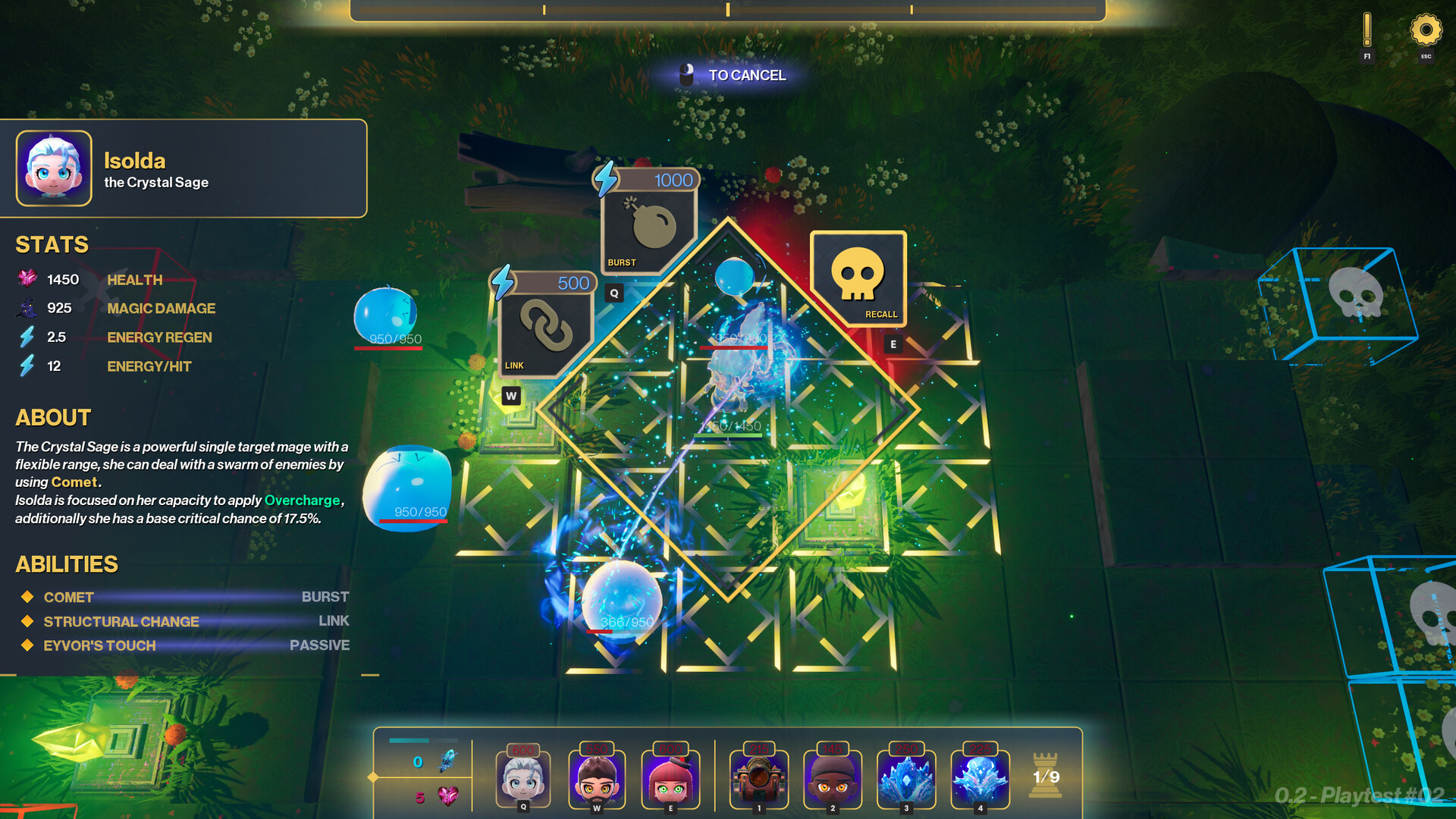Select the slot 2 dark-capped unit
The height and width of the screenshot is (819, 1456).
point(832,777)
